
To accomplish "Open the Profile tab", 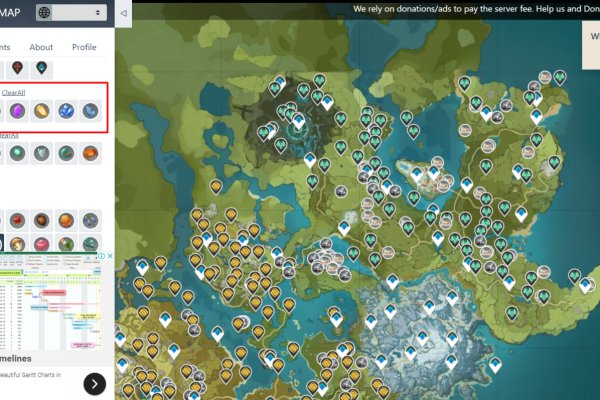I will point(84,47).
